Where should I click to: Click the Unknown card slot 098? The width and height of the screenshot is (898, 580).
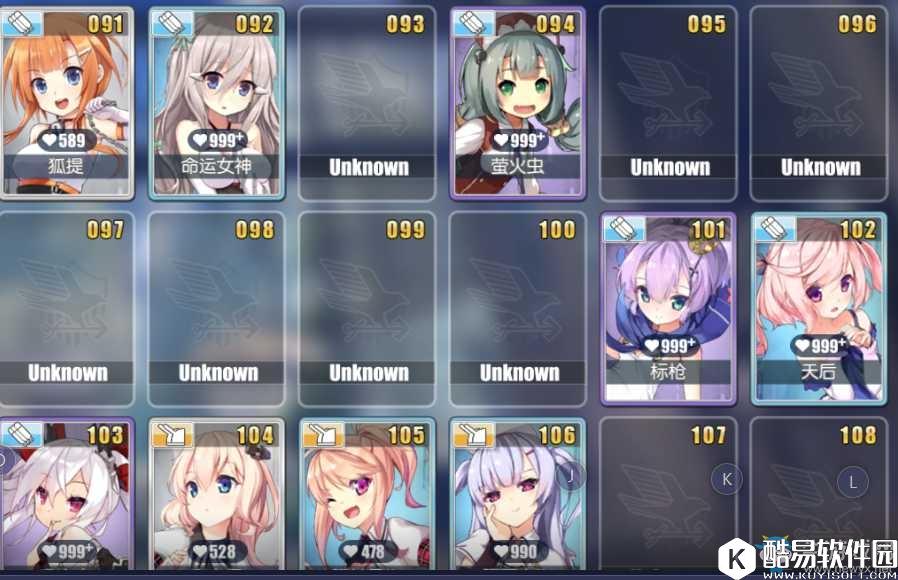click(x=216, y=307)
